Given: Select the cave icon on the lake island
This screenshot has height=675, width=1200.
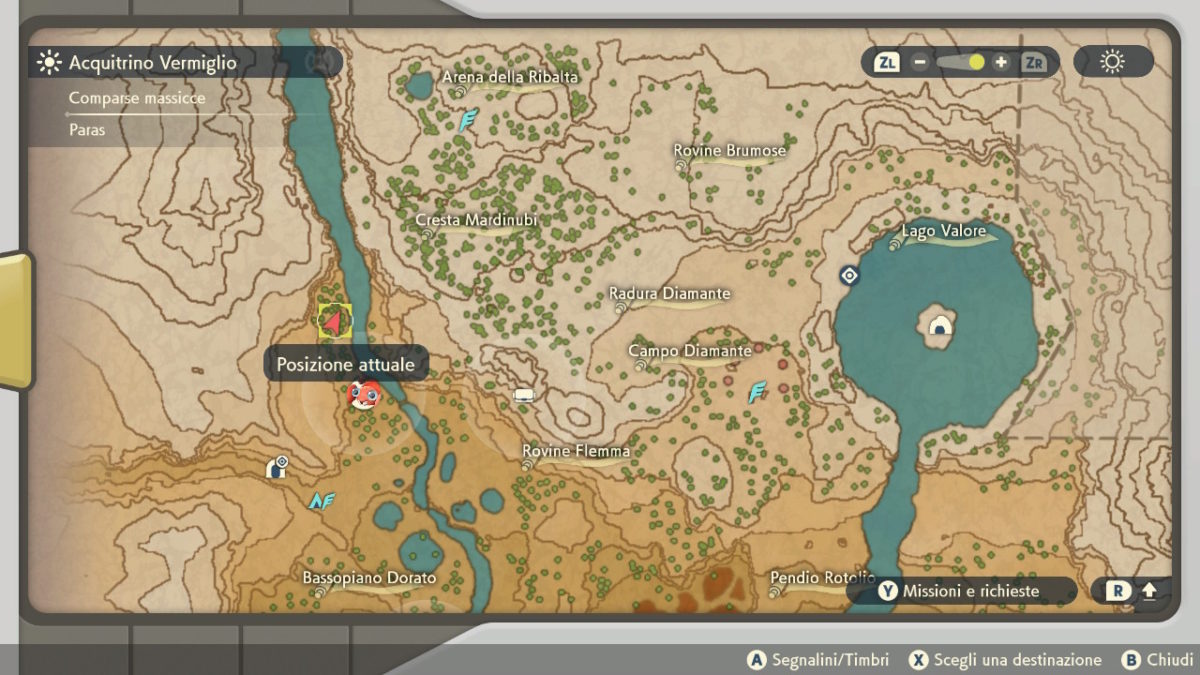Looking at the screenshot, I should [x=939, y=326].
